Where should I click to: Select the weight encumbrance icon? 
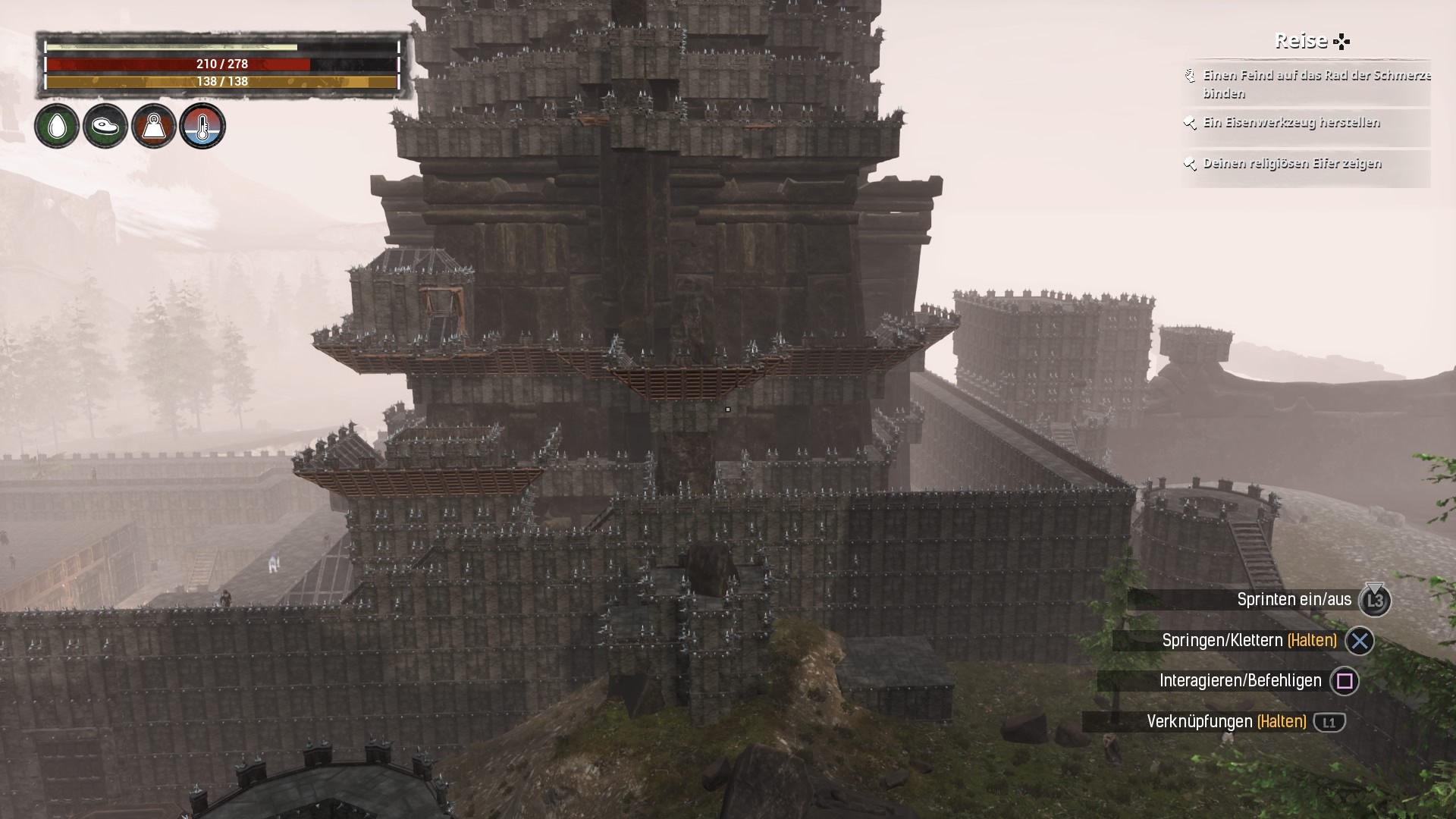point(154,126)
